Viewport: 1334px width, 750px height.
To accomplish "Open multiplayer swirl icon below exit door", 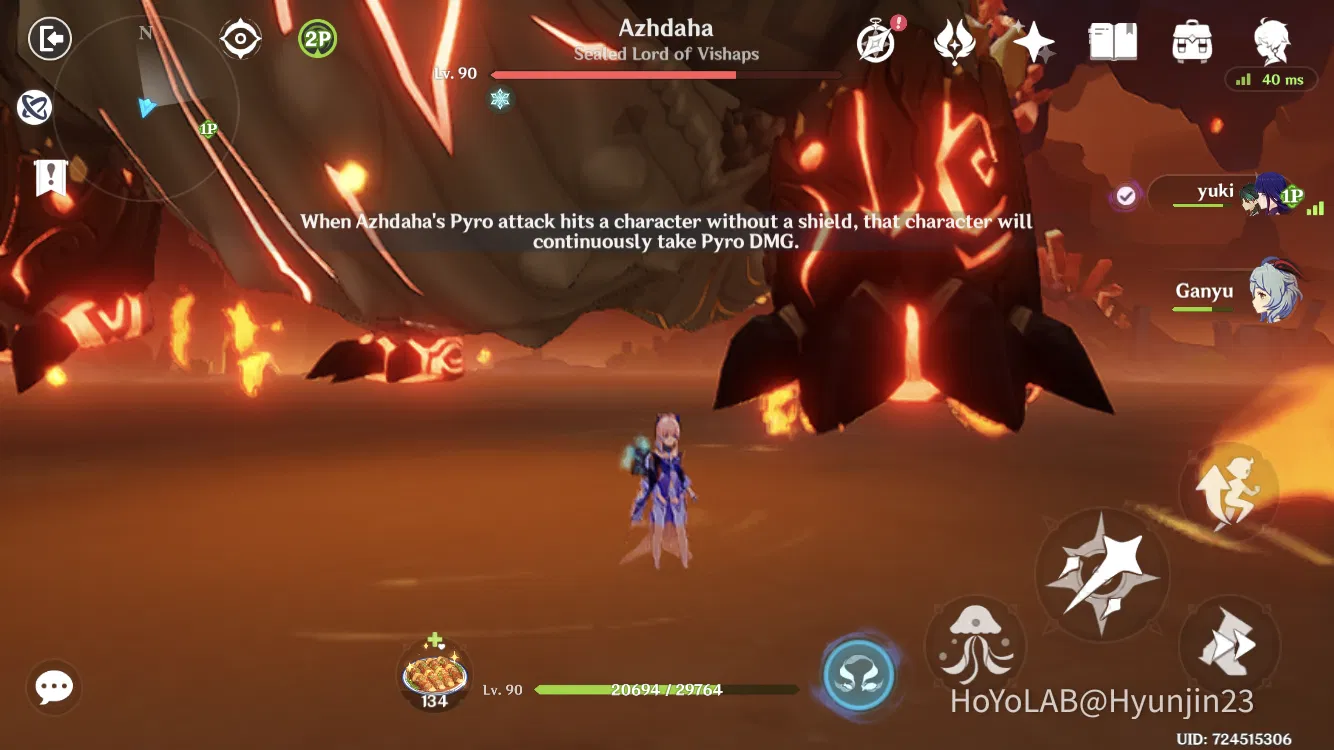I will point(37,108).
